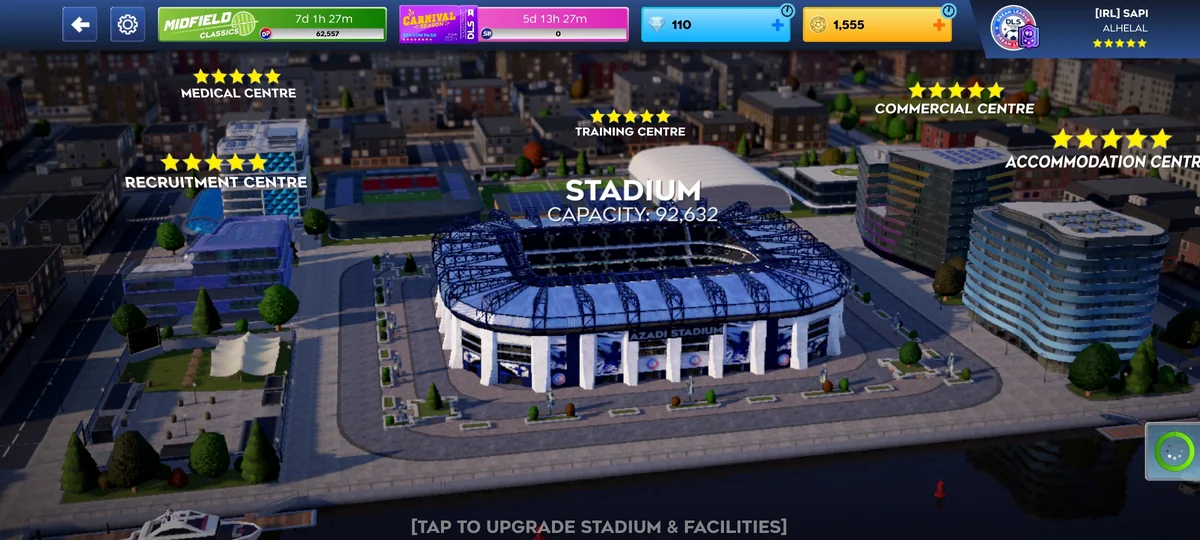Screen dimensions: 1200x540
Task: Go back with the arrow button
Action: [80, 24]
